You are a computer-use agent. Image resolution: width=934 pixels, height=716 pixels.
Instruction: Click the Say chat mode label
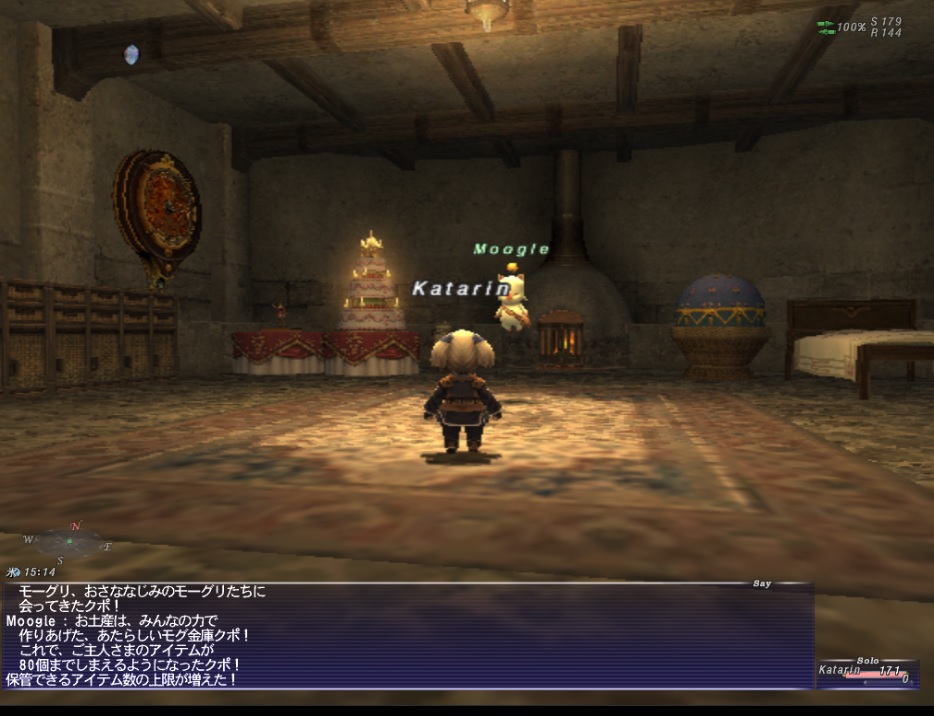[x=762, y=584]
